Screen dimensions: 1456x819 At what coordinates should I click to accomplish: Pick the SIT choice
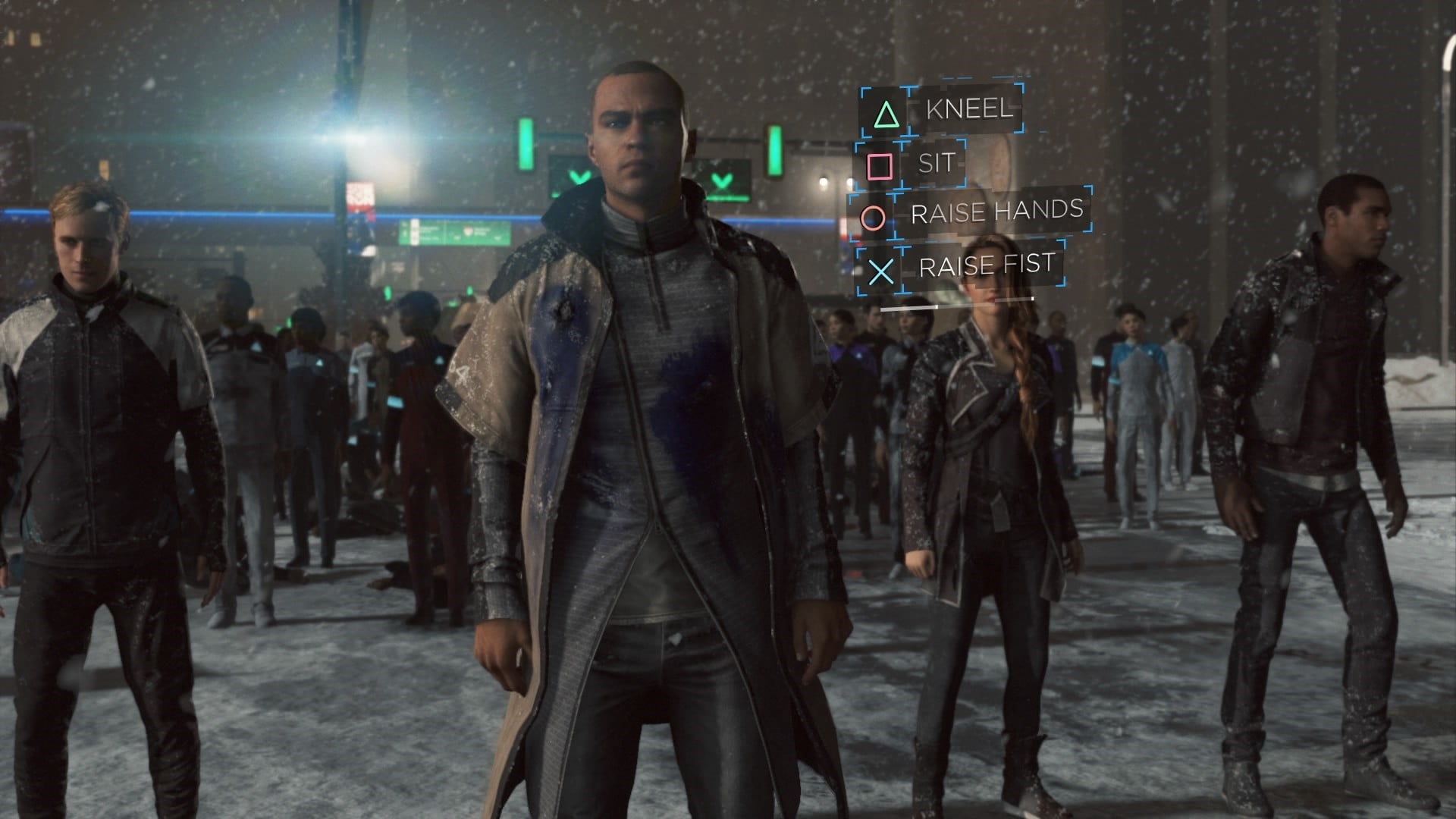click(936, 165)
